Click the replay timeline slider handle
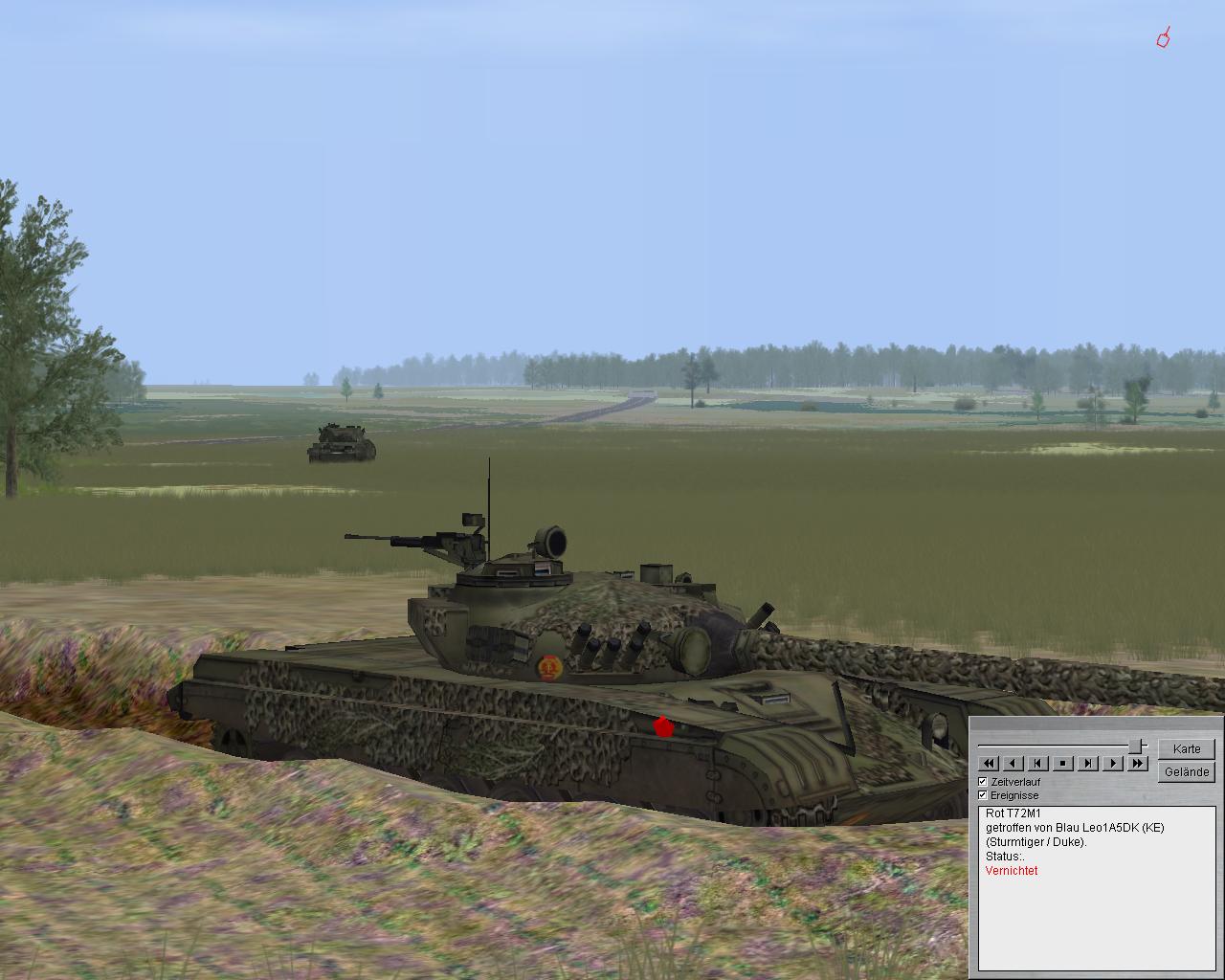The width and height of the screenshot is (1225, 980). click(1137, 746)
